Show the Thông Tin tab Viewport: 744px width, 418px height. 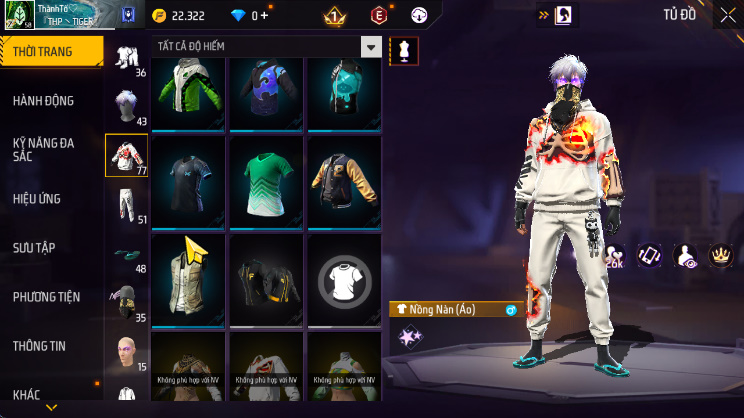click(40, 346)
